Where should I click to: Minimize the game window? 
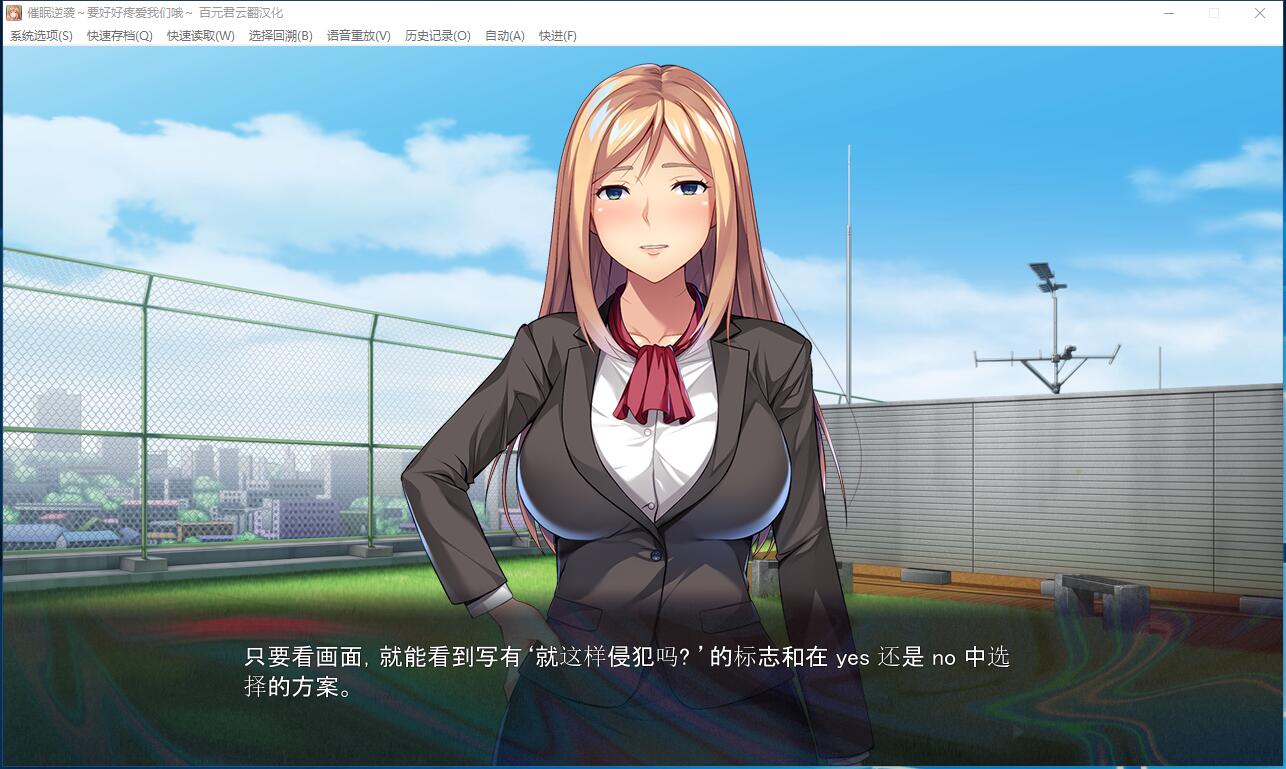click(x=1167, y=13)
